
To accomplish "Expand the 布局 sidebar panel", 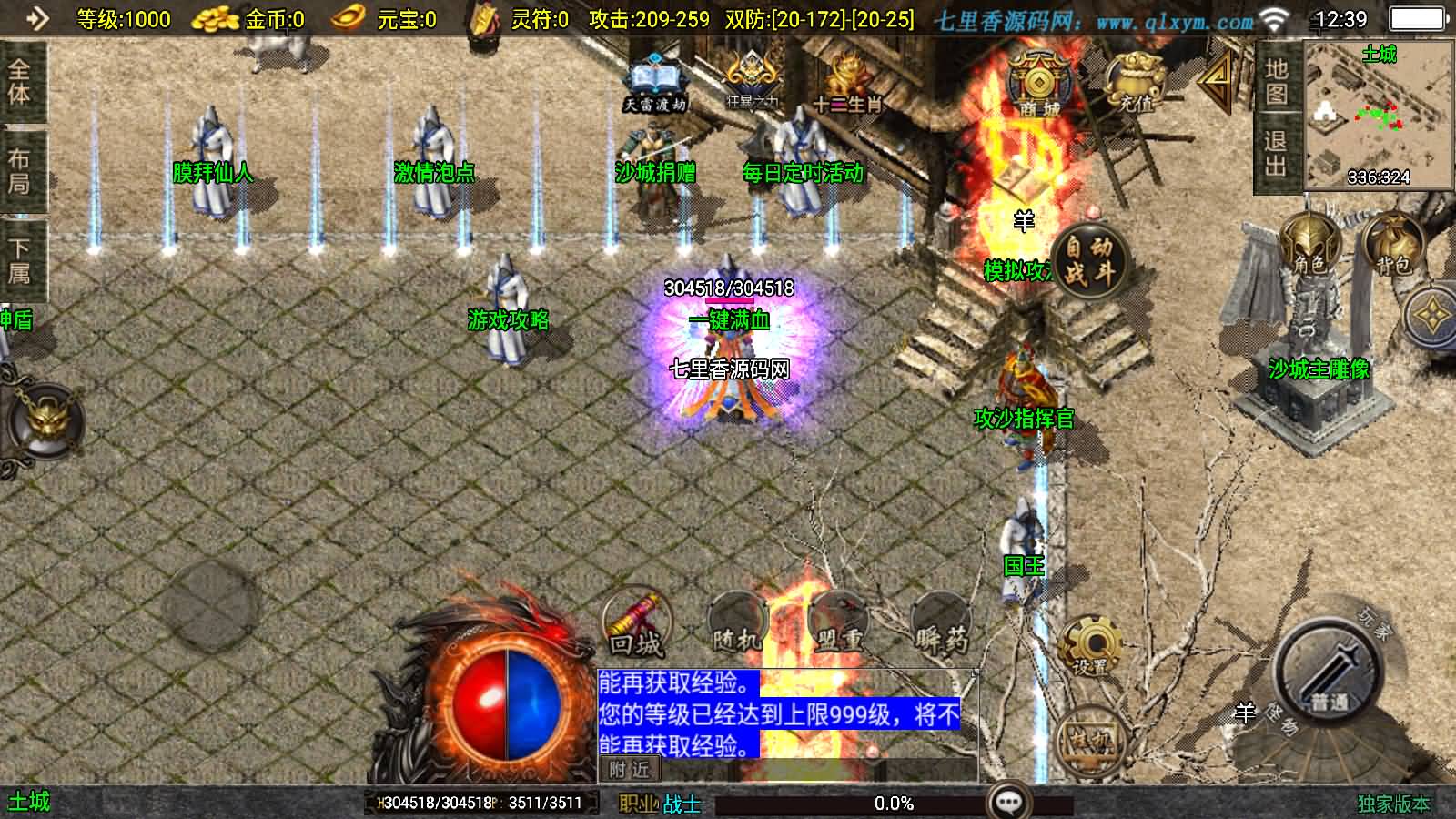I will point(20,168).
